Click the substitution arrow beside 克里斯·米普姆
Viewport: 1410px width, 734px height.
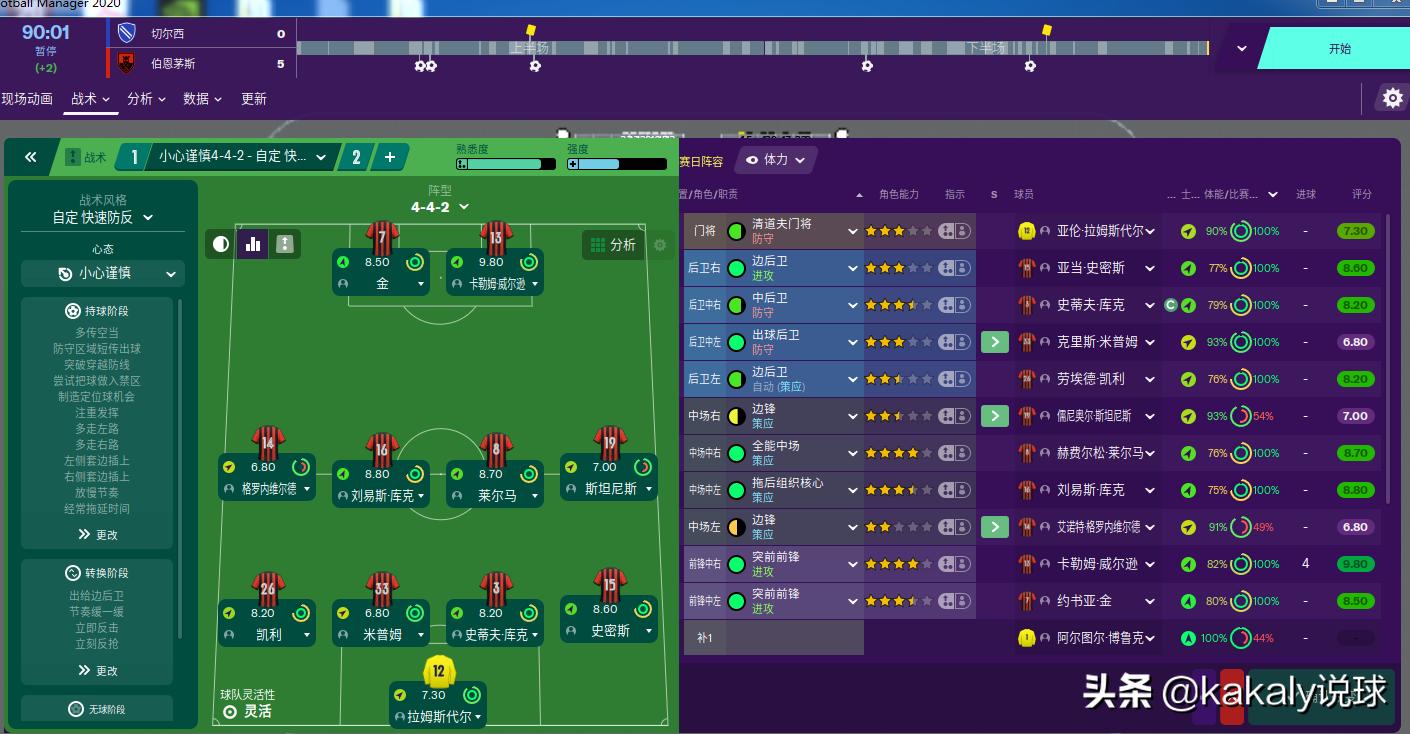[994, 342]
